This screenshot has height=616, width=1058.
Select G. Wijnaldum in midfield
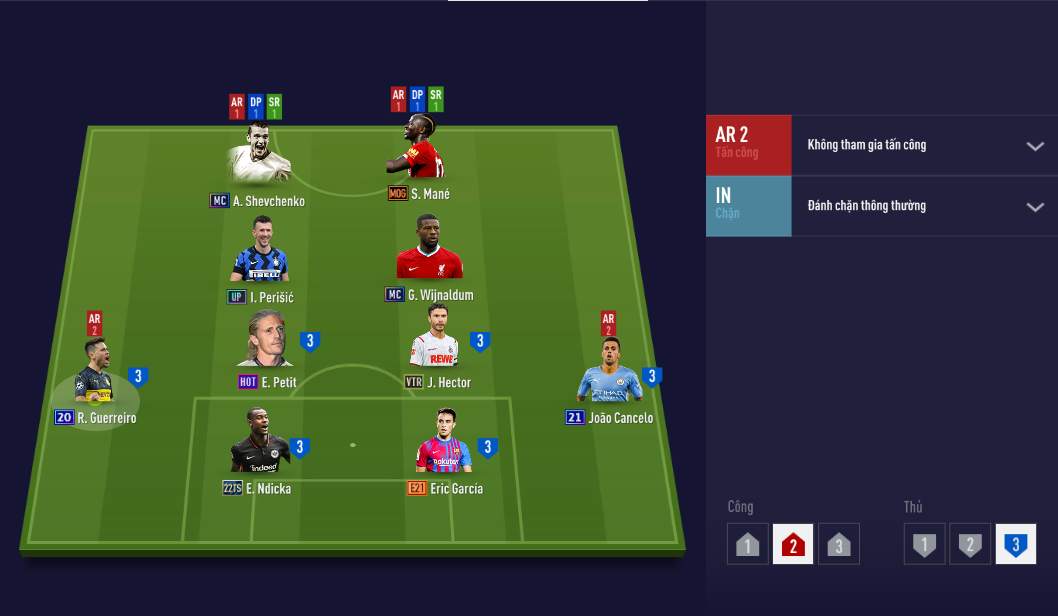(429, 249)
